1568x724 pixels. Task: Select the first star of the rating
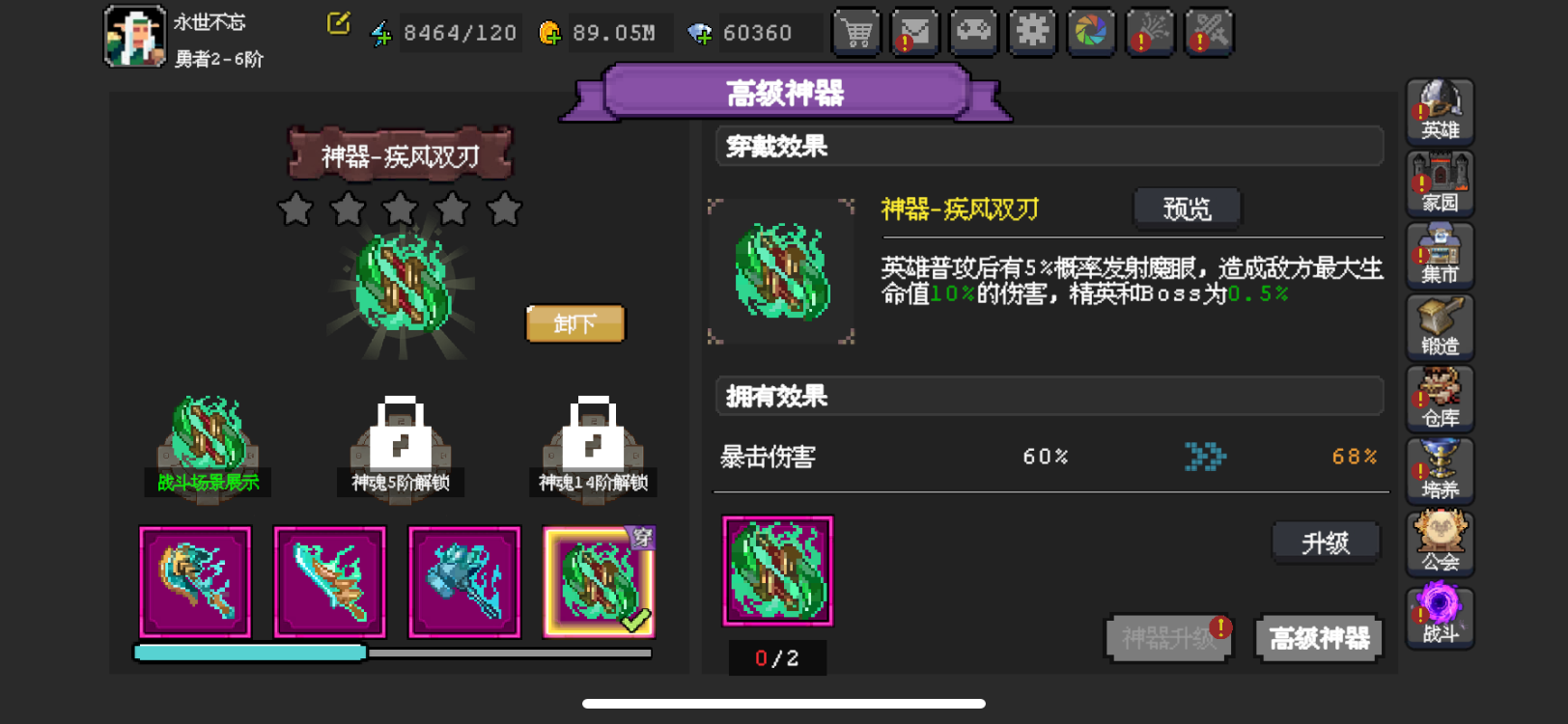[294, 209]
